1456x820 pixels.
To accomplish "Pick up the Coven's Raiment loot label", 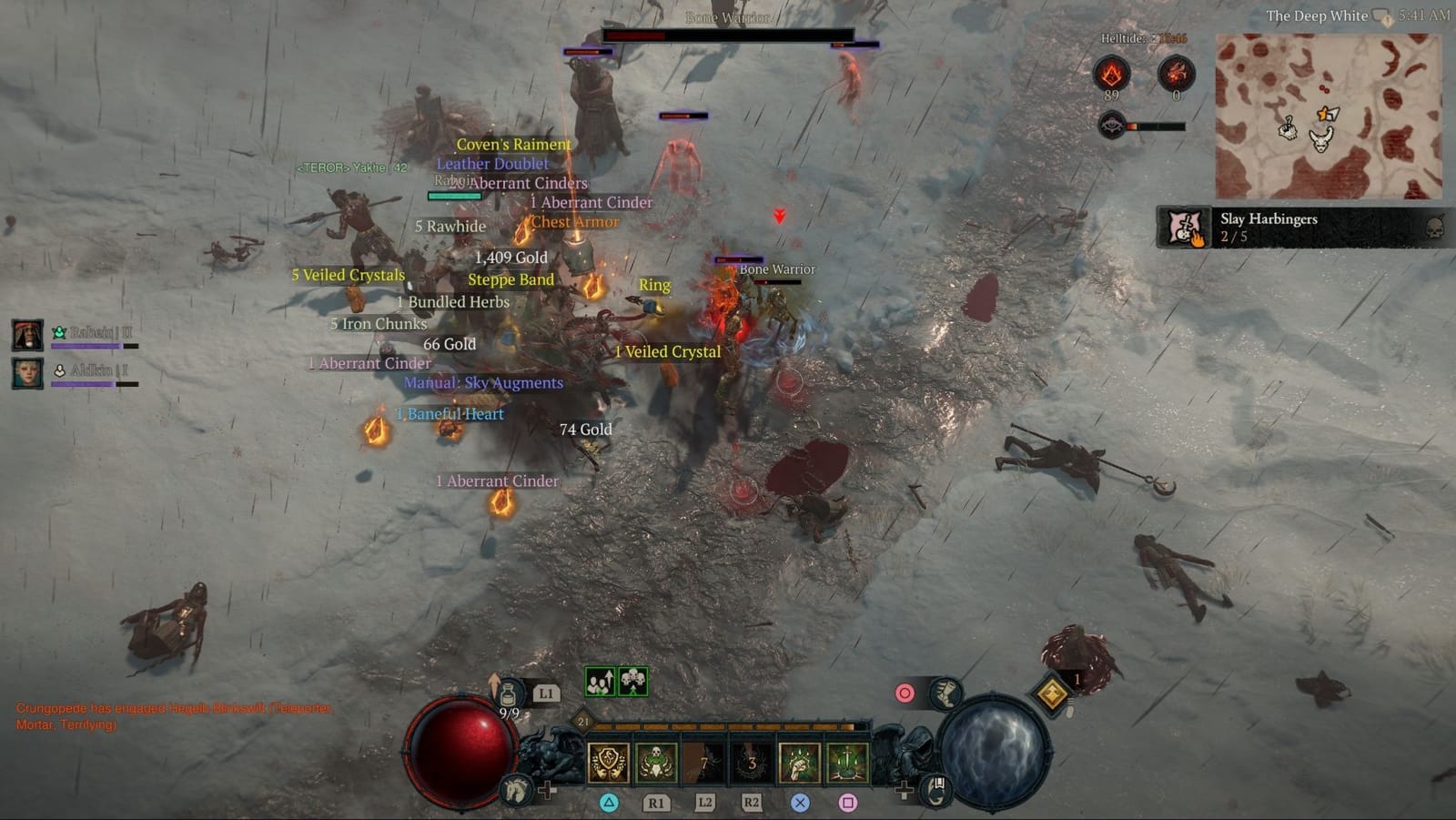I will click(x=514, y=145).
